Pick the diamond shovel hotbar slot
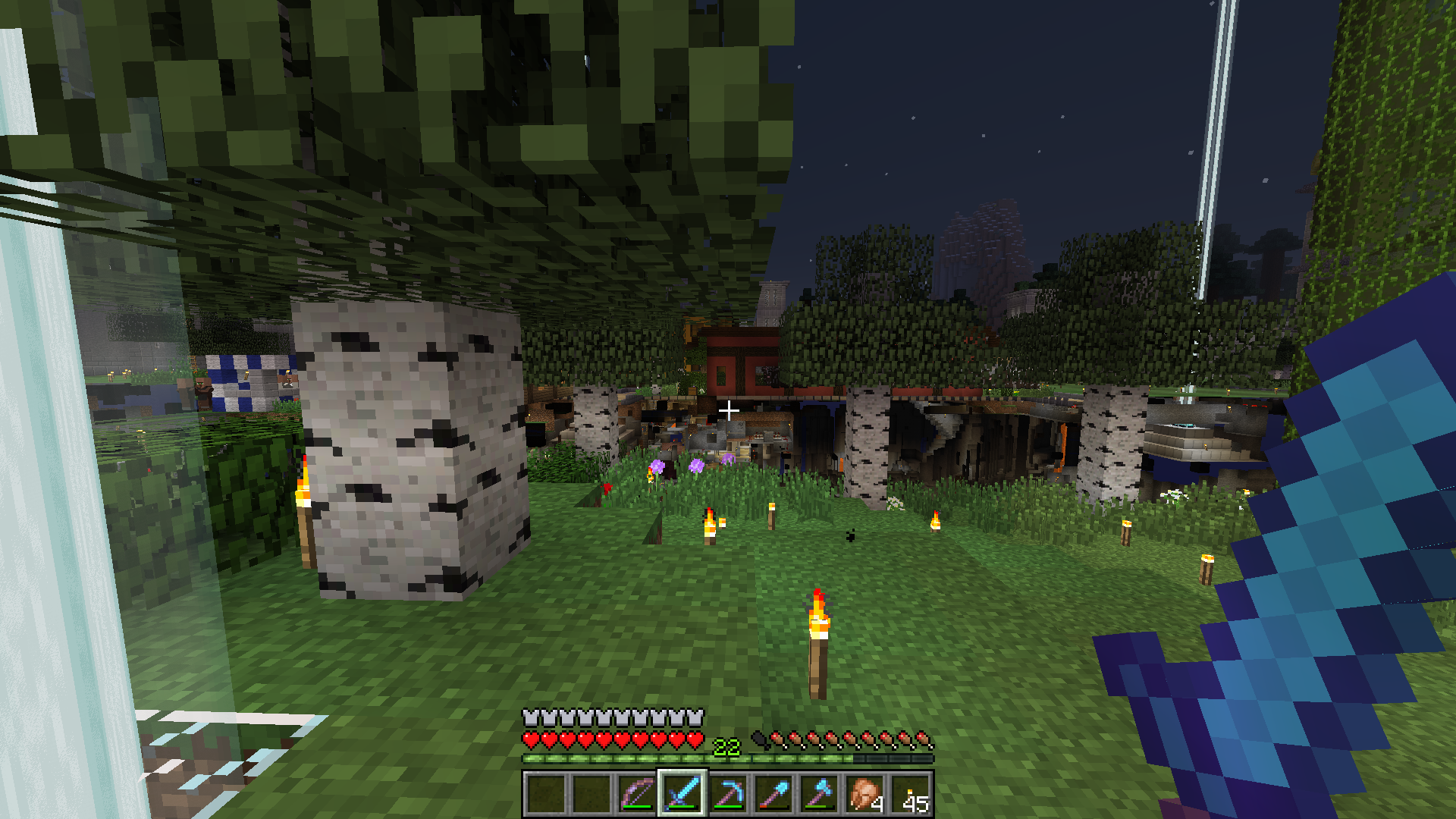The image size is (1456, 819). [773, 794]
